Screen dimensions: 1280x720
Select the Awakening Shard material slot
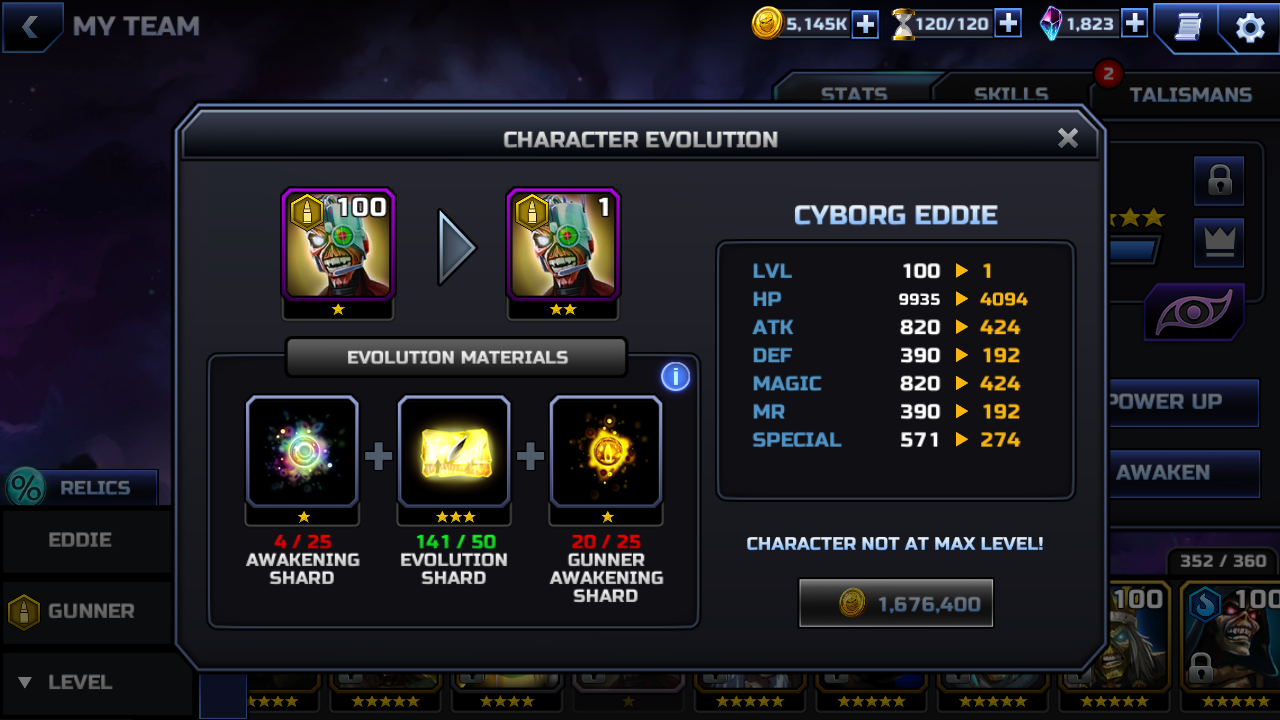pos(302,452)
